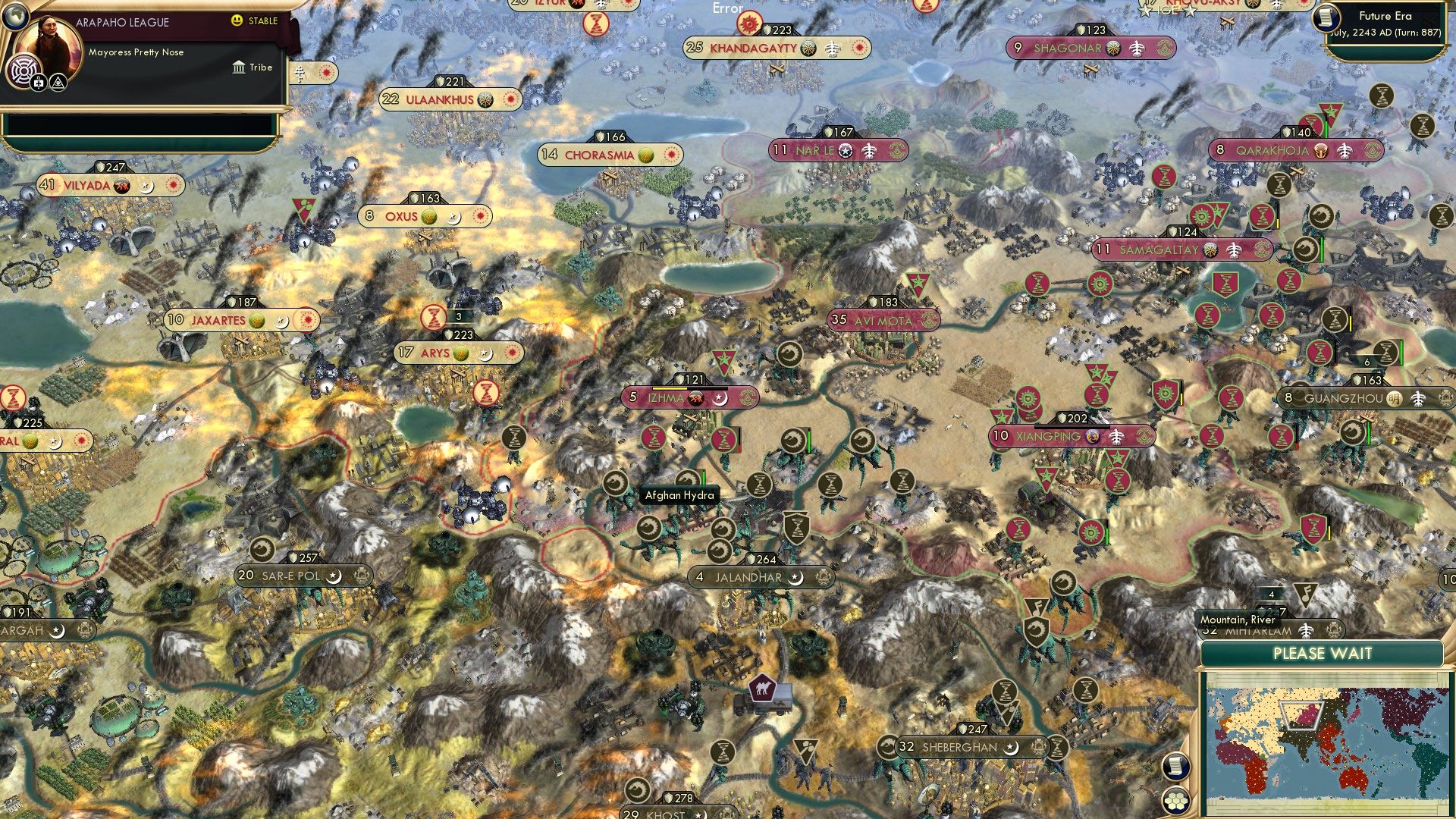Click the Tribe government building icon
Viewport: 1456px width, 819px height.
pyautogui.click(x=238, y=67)
